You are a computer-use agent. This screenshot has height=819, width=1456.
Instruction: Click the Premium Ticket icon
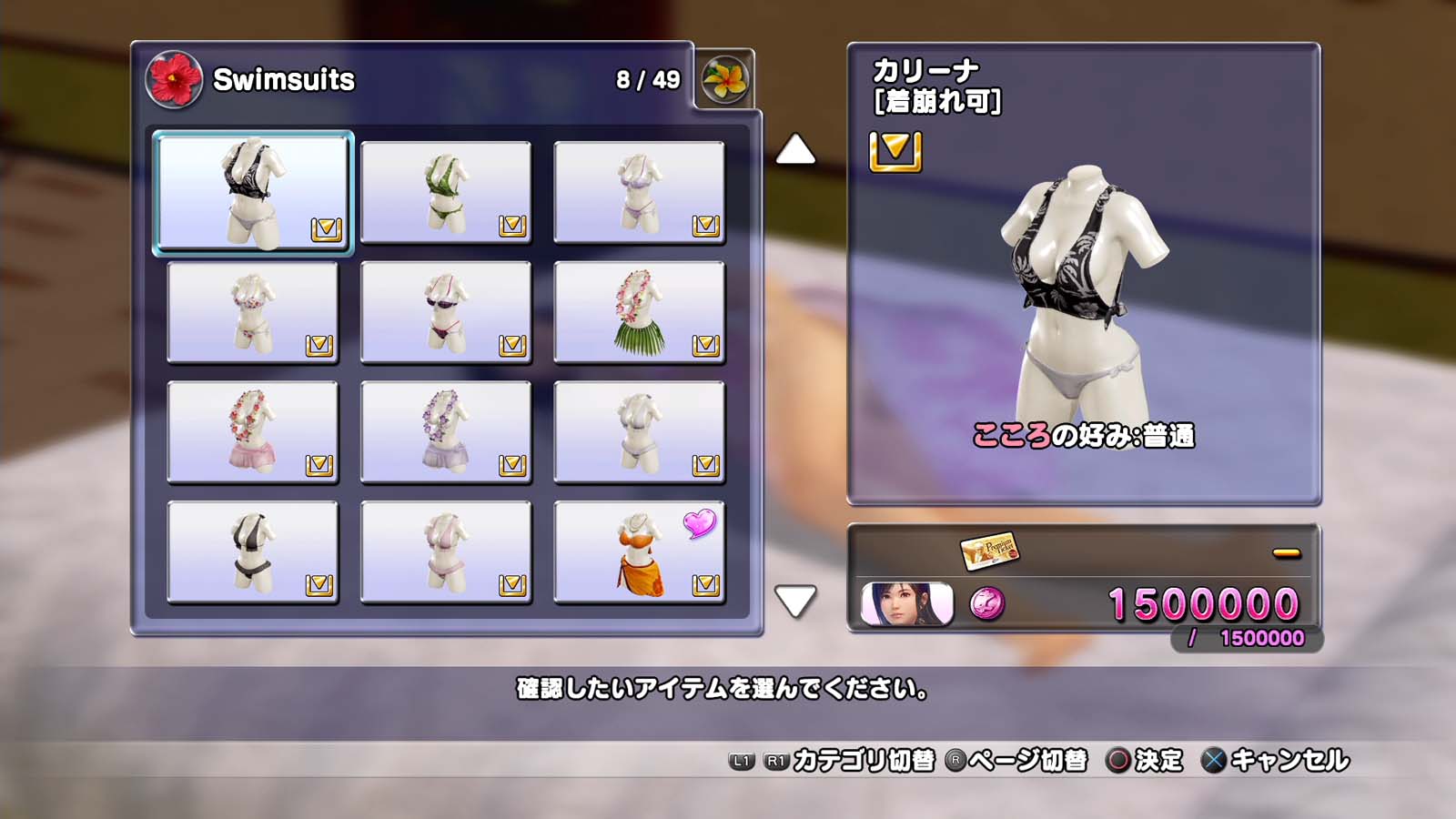[988, 551]
